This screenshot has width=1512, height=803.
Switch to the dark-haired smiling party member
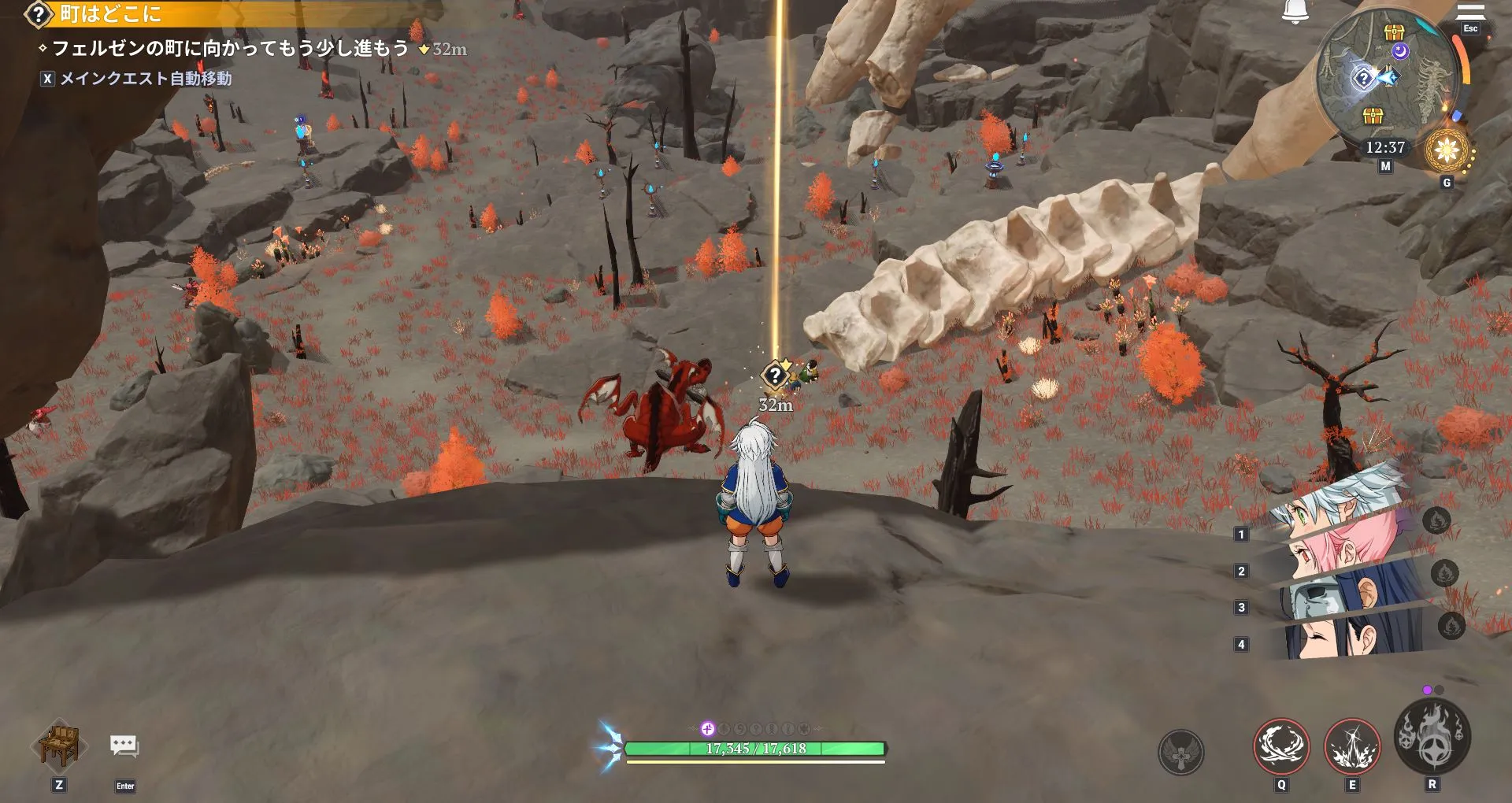1339,639
